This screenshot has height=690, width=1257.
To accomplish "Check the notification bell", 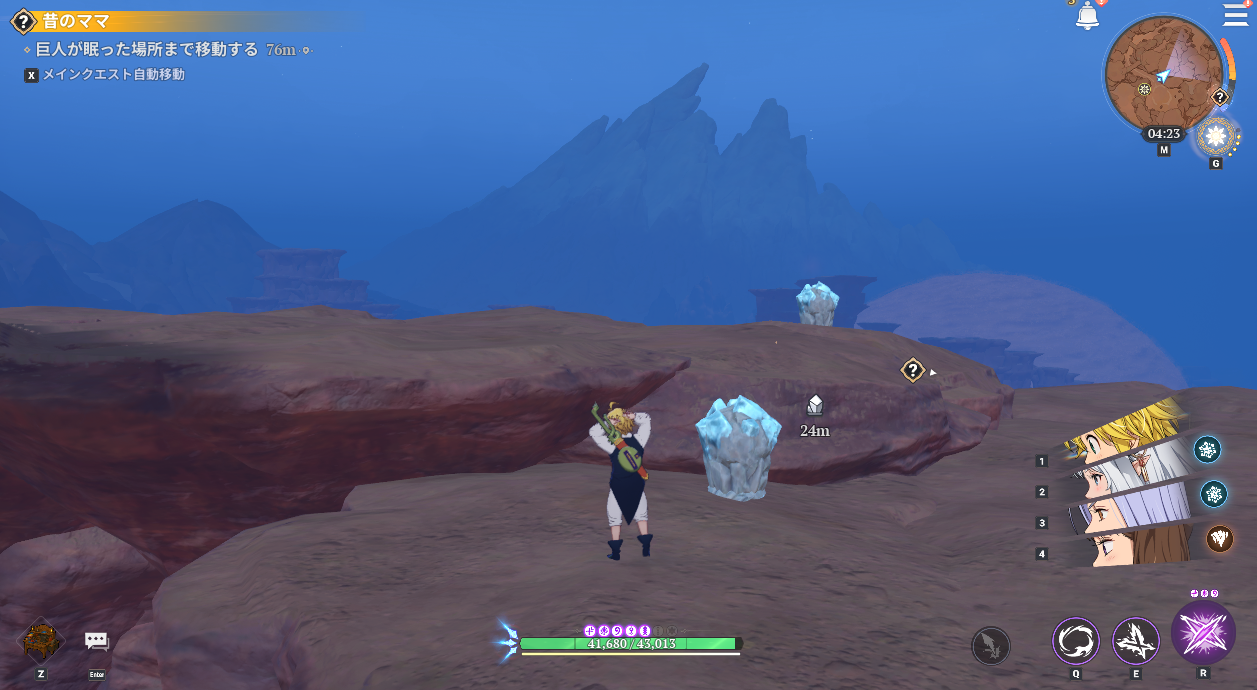I will point(1087,17).
